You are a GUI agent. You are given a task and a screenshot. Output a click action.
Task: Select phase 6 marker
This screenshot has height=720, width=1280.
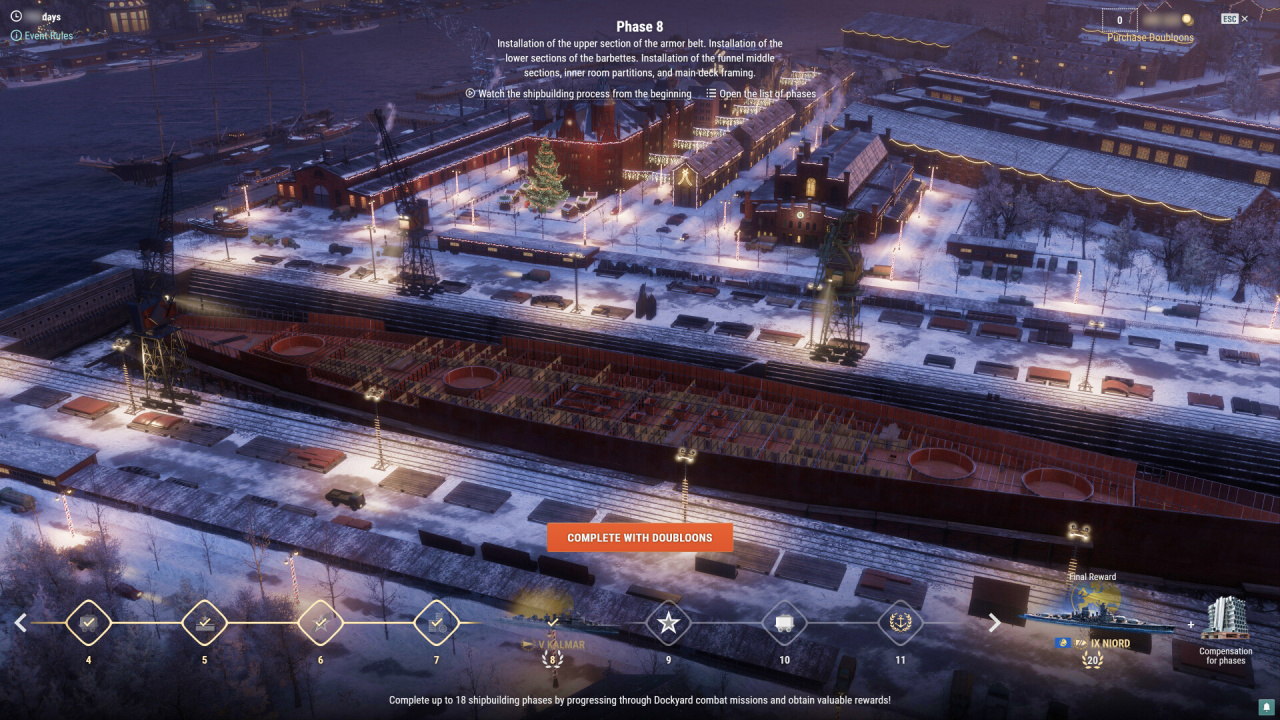(x=320, y=623)
